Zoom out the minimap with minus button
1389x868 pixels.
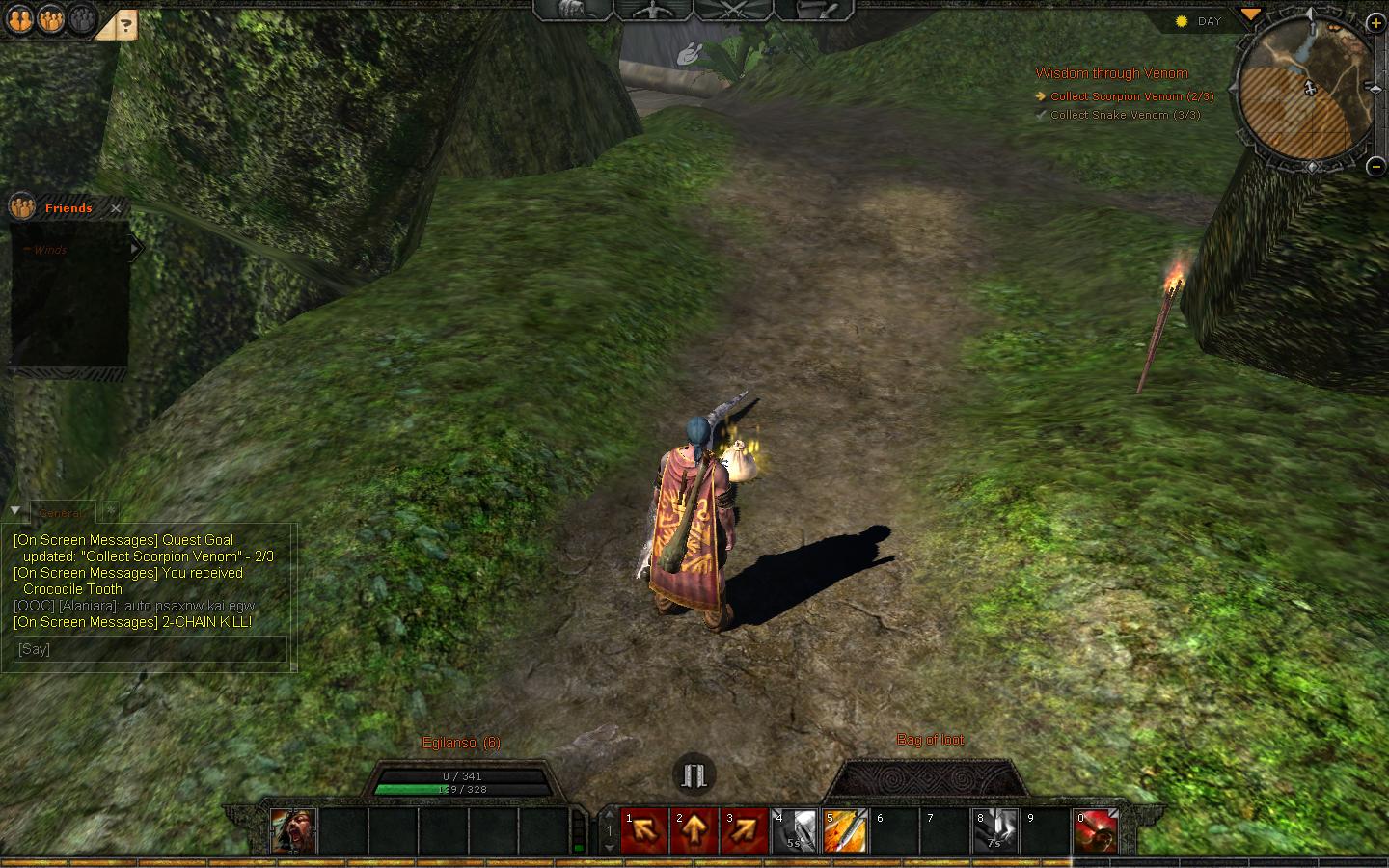[x=1375, y=167]
